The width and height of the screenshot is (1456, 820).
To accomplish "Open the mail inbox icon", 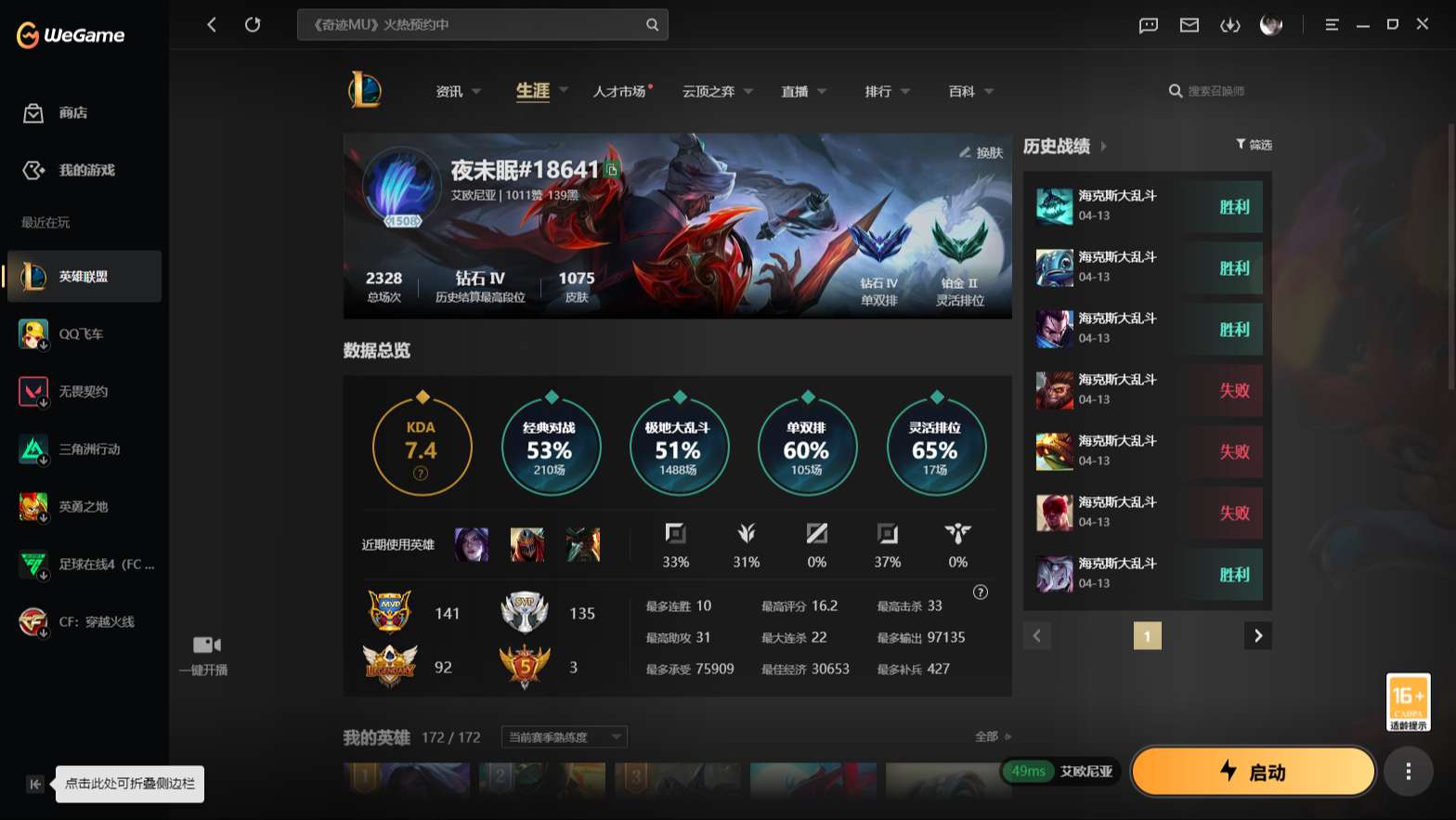I will point(1189,25).
